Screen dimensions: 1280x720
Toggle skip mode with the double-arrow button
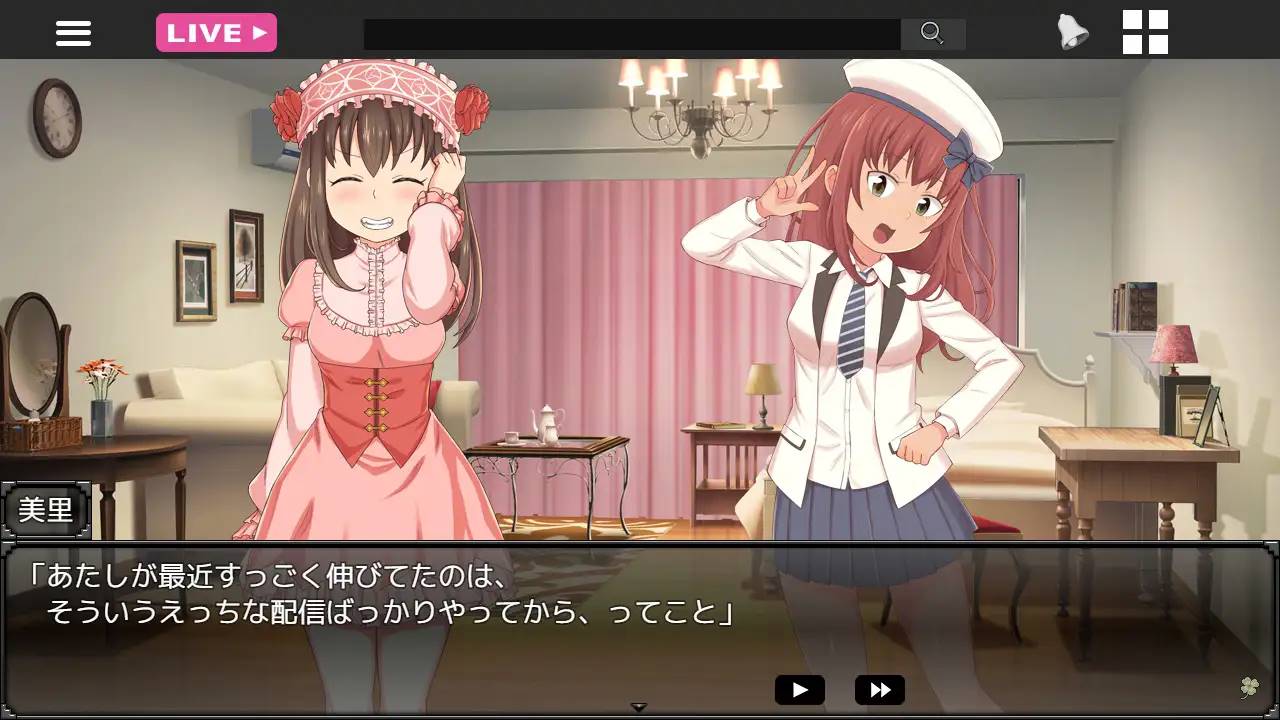(x=878, y=689)
